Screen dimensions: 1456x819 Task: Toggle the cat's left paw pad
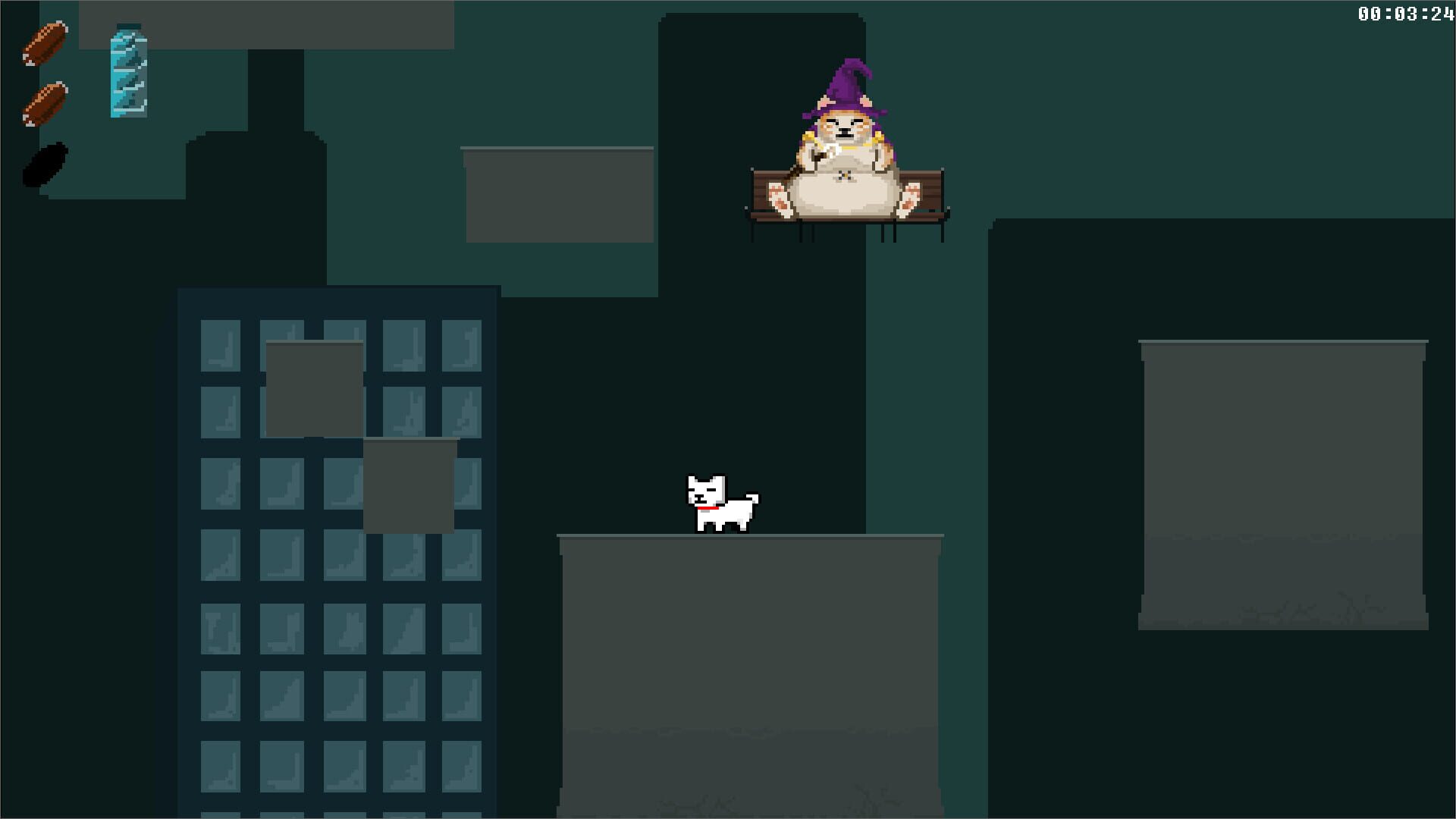[x=780, y=199]
